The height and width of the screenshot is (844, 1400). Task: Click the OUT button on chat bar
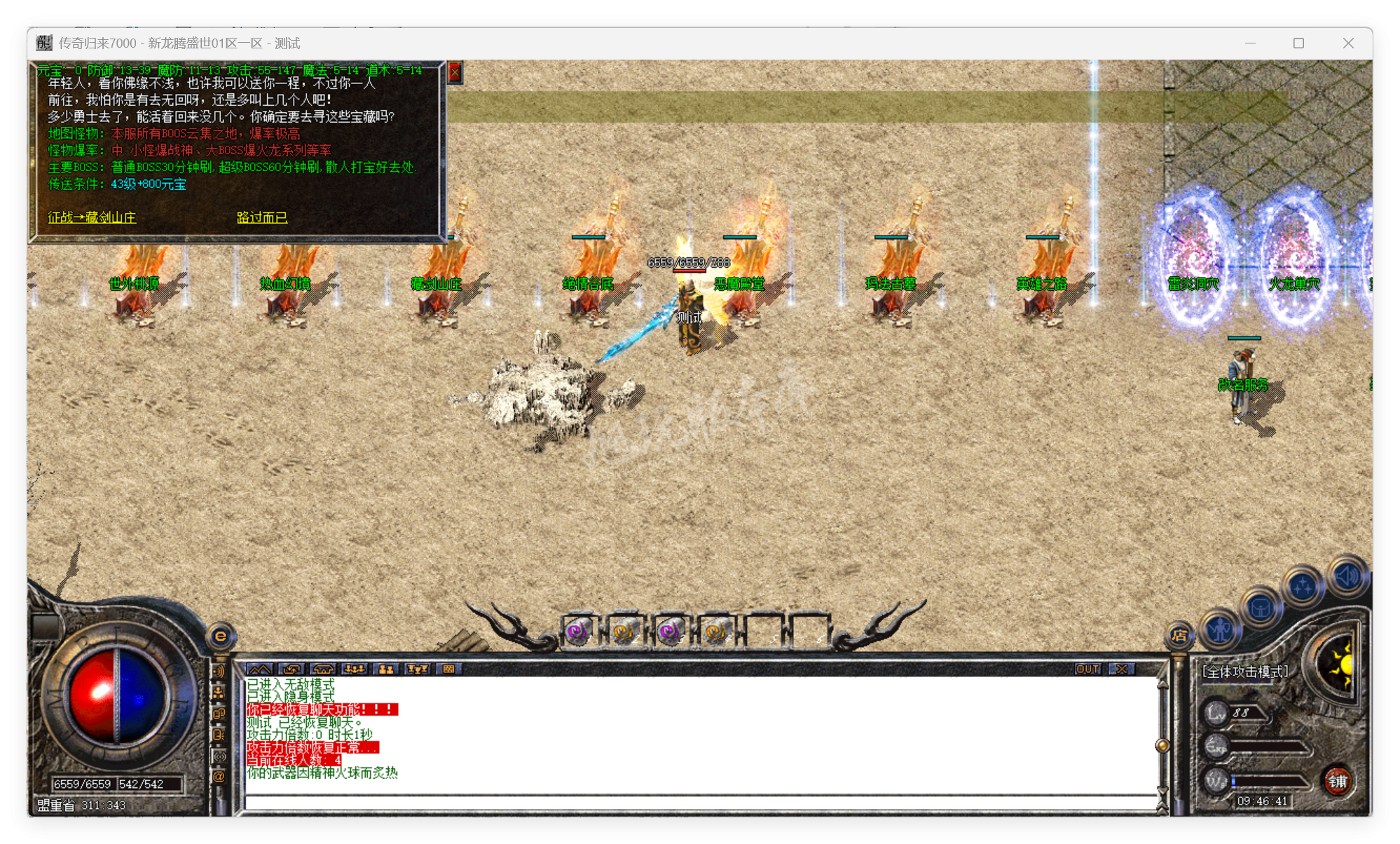1087,669
